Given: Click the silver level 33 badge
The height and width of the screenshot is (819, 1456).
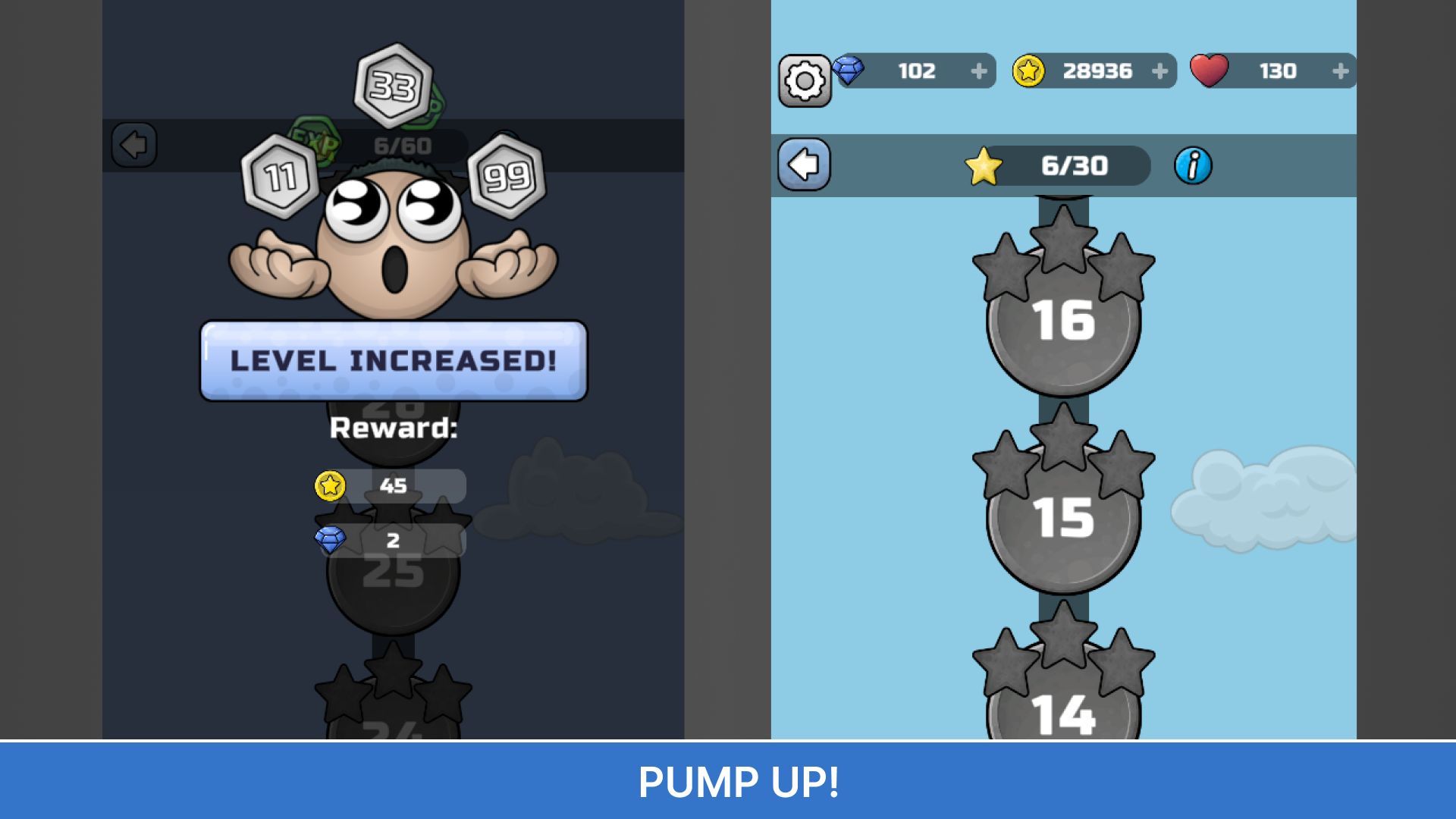Looking at the screenshot, I should pos(395,86).
